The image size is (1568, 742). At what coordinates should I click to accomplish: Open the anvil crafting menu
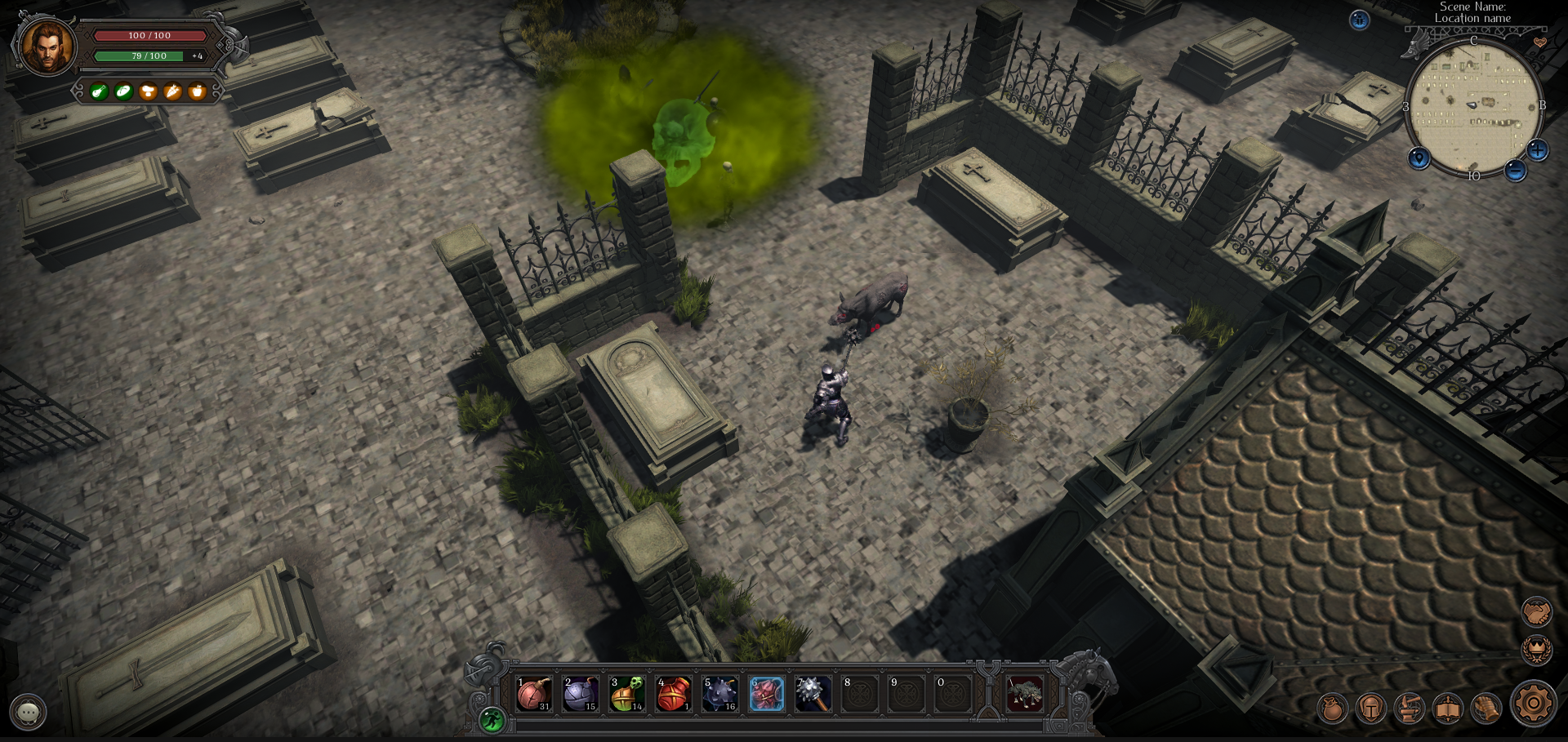[x=1409, y=708]
